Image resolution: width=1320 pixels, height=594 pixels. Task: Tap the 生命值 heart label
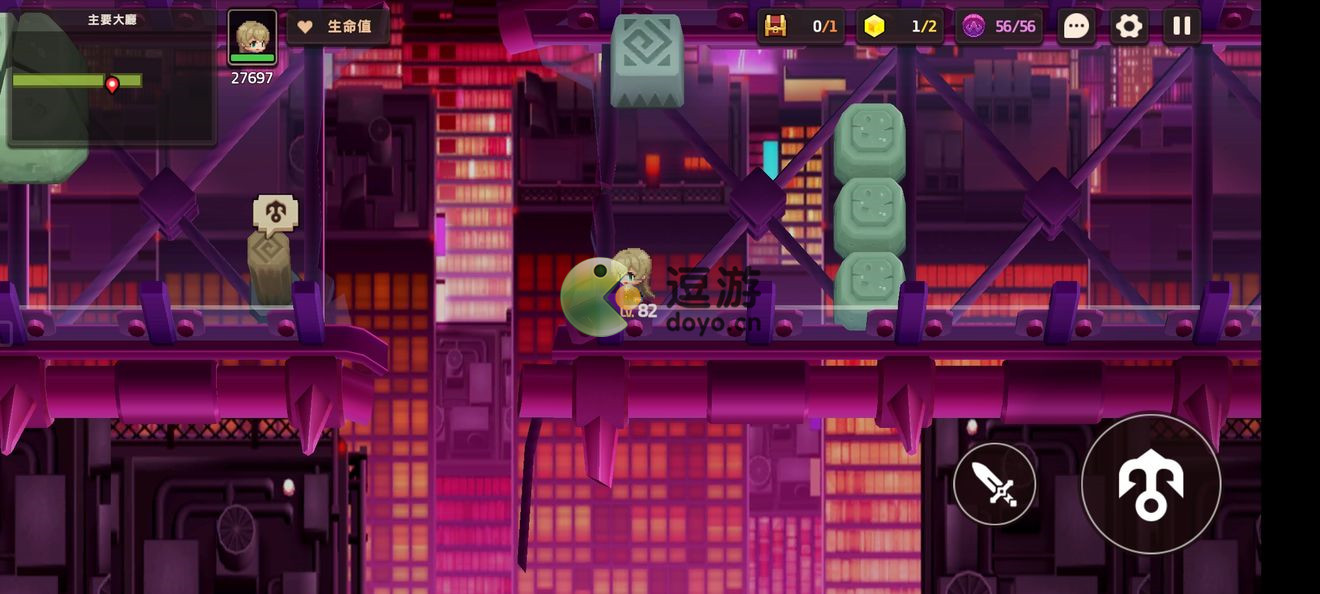point(338,27)
